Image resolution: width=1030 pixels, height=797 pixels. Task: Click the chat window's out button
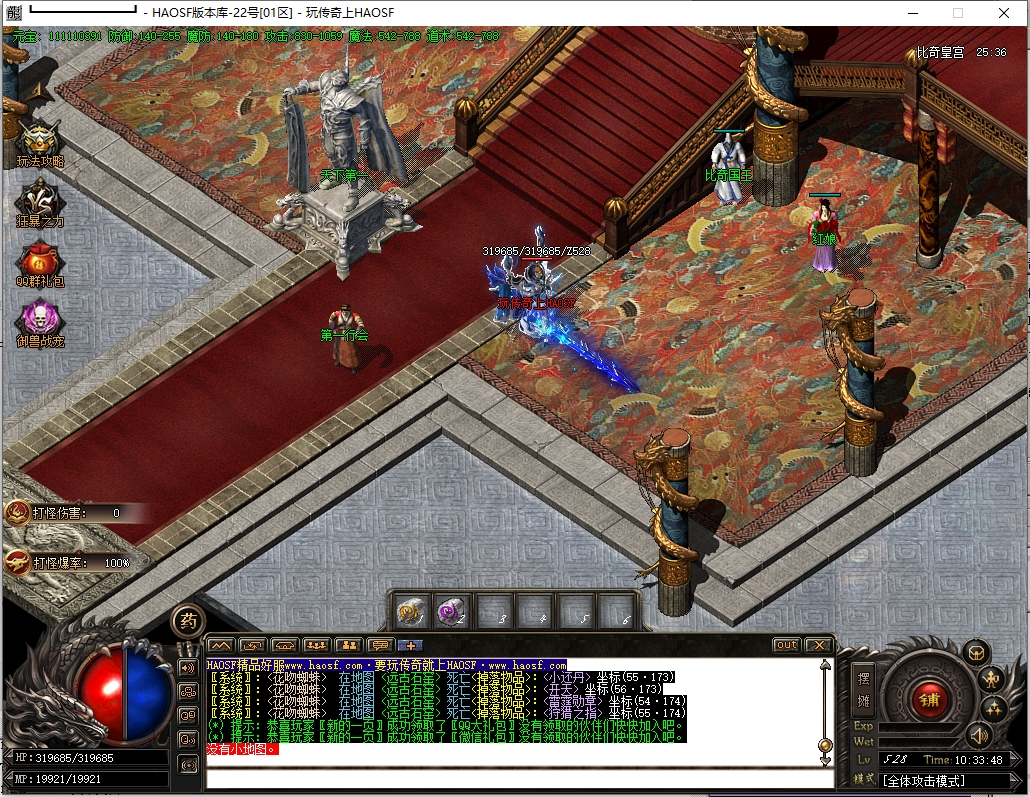[787, 645]
